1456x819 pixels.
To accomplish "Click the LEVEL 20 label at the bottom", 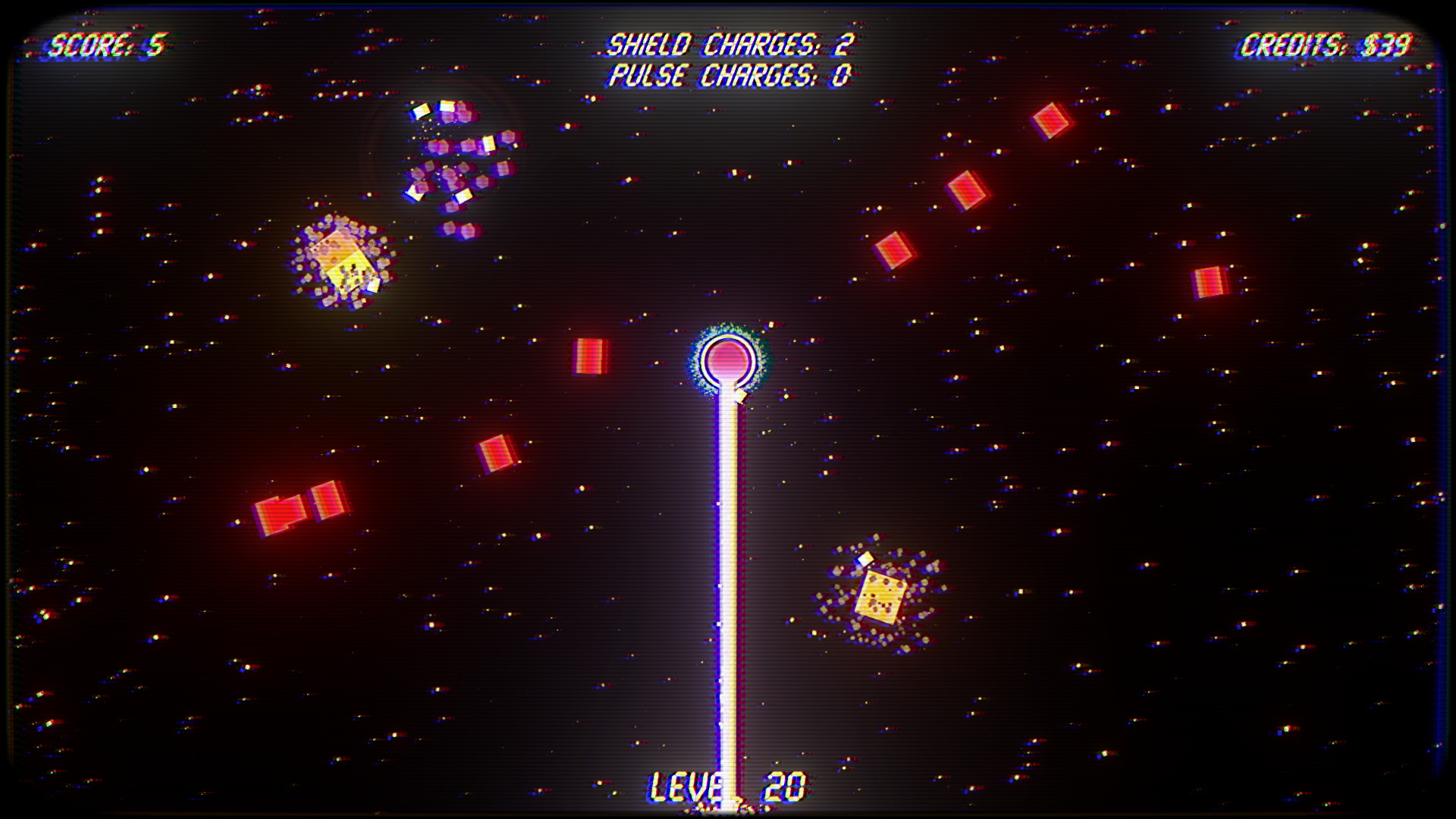I will click(x=728, y=785).
